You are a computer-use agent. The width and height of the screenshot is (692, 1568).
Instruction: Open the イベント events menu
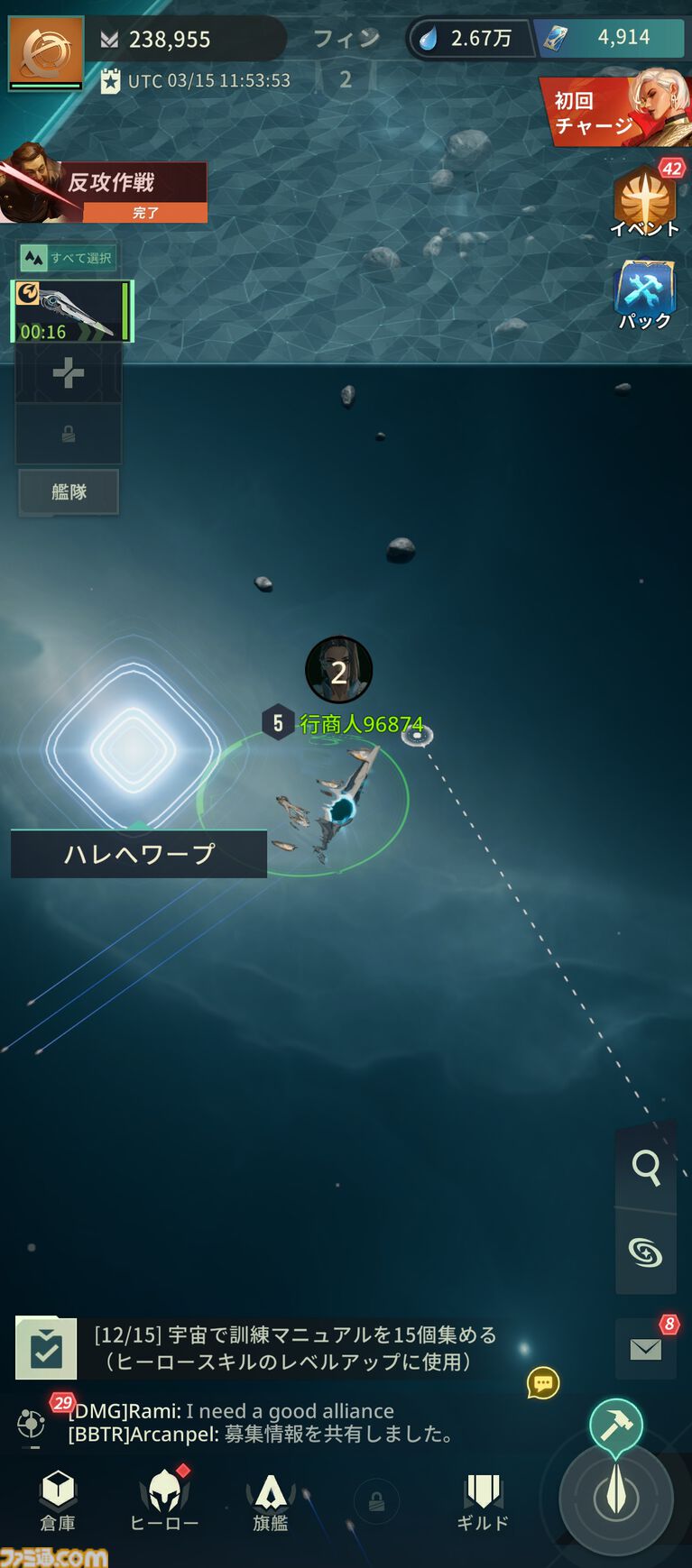tap(644, 200)
